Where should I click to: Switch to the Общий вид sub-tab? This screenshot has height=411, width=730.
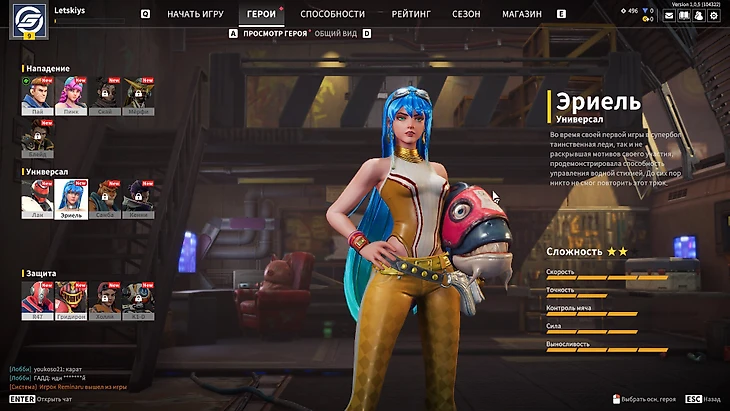coord(338,33)
